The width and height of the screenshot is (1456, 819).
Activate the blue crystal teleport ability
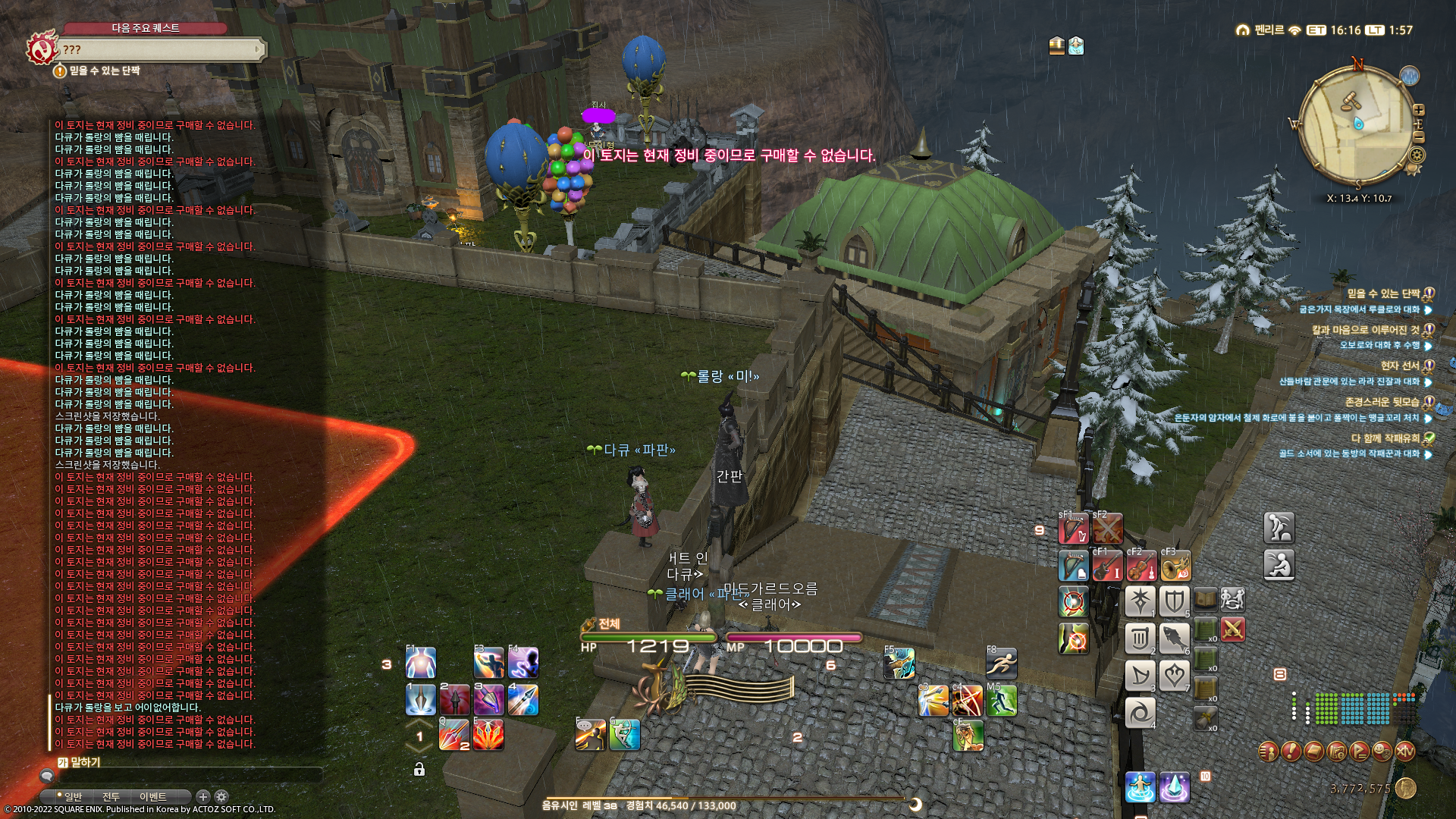pyautogui.click(x=1174, y=787)
